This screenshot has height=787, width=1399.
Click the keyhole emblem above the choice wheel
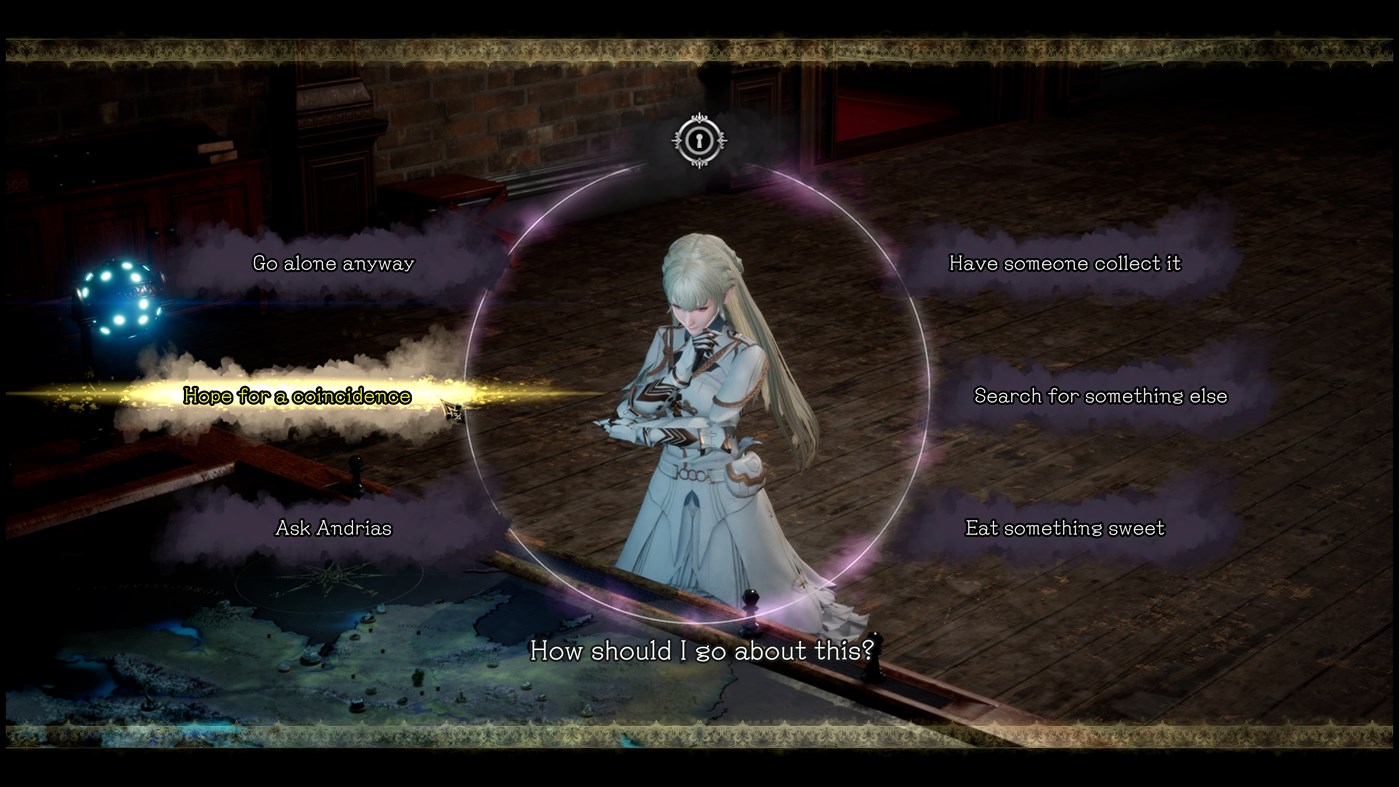(699, 140)
